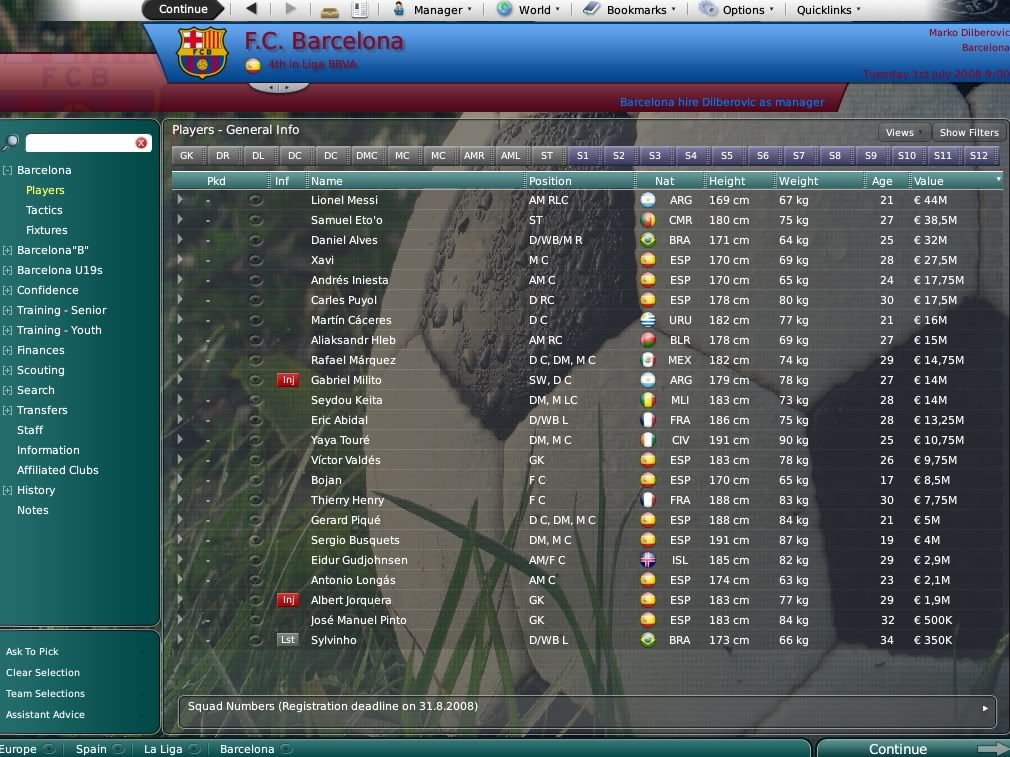Click the Assistant Advice option

pyautogui.click(x=45, y=715)
